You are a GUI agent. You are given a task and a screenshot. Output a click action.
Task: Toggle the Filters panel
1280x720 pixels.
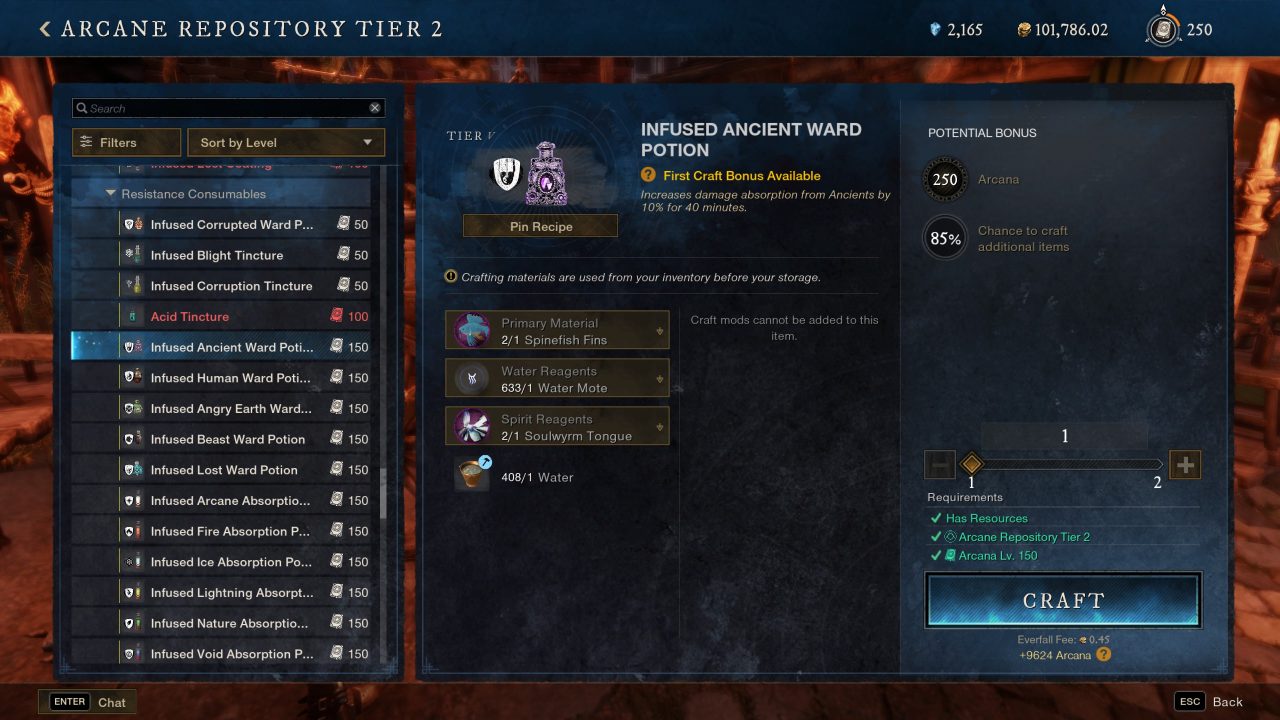(126, 141)
